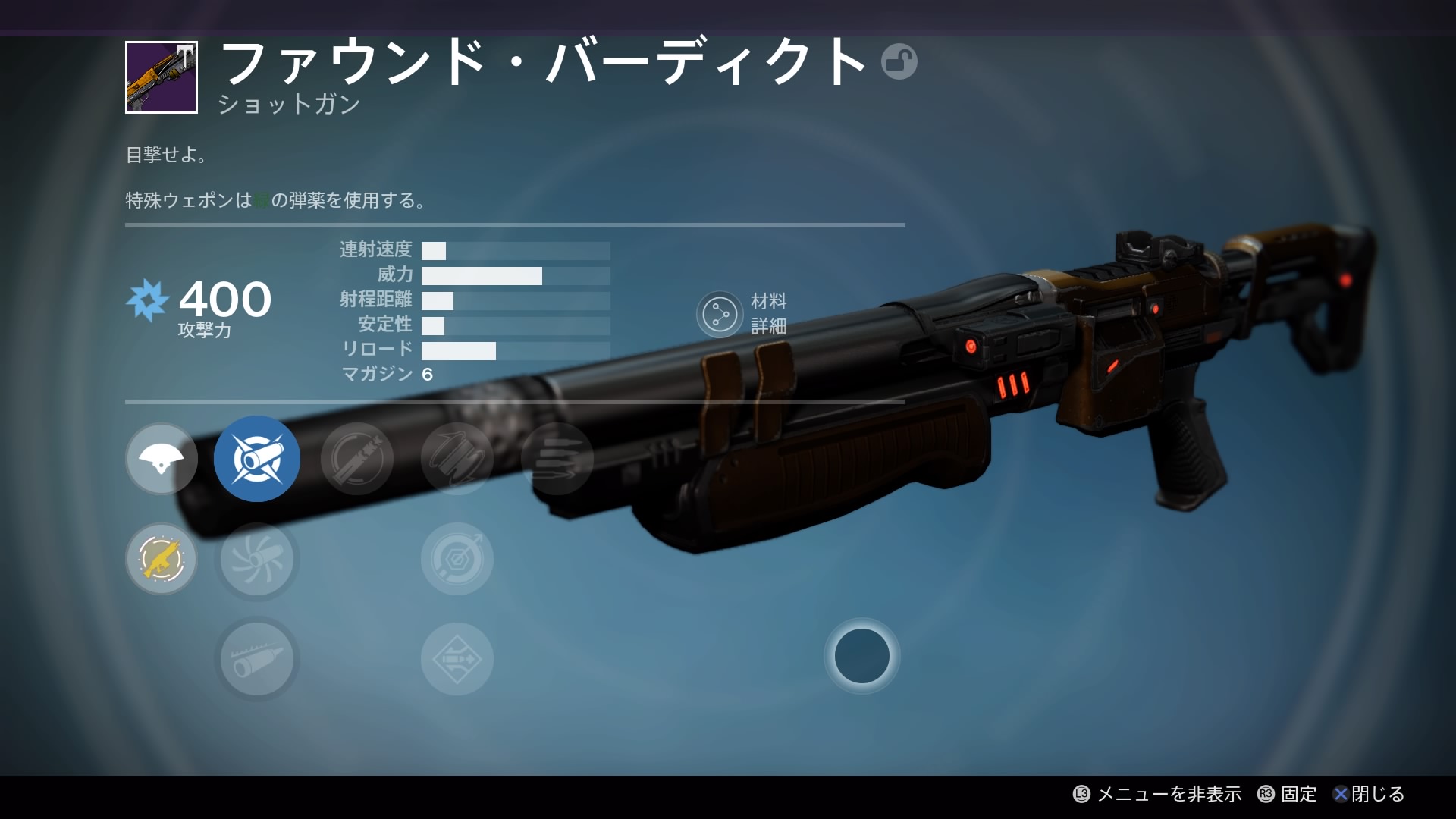This screenshot has height=819, width=1456.
Task: Click the round dark cursor circle
Action: [x=862, y=656]
